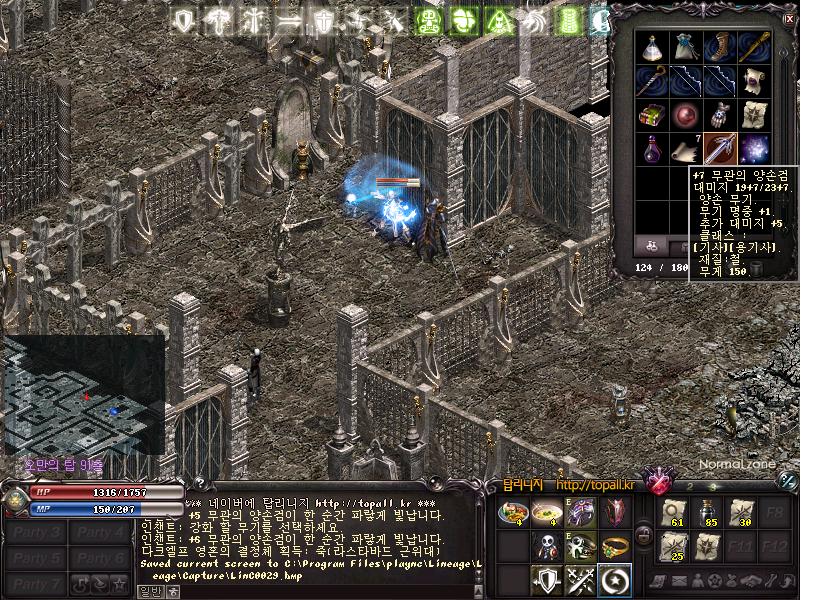The width and height of the screenshot is (840, 600).
Task: Eat the noodle soup bowl on hotbar
Action: 547,513
